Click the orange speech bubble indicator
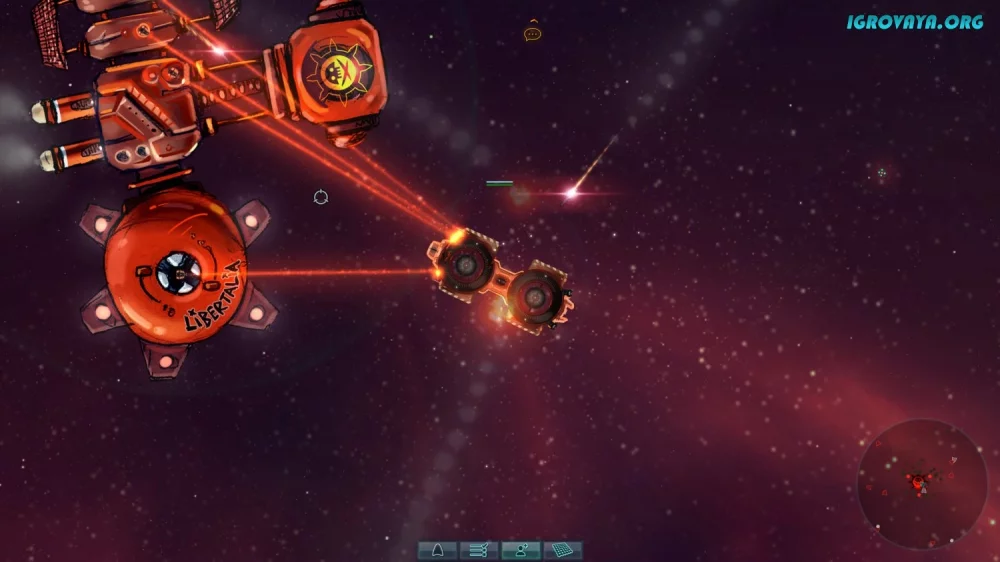This screenshot has height=562, width=1000. 532,34
